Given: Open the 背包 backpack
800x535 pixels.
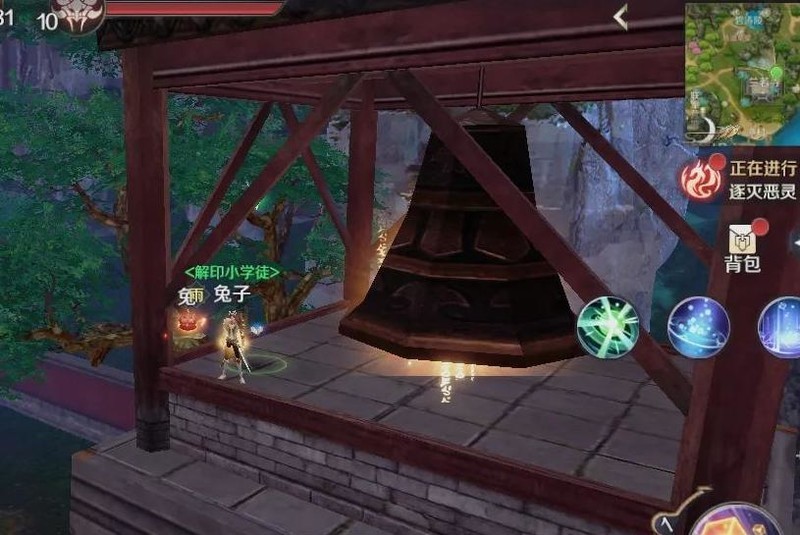Looking at the screenshot, I should click(743, 246).
